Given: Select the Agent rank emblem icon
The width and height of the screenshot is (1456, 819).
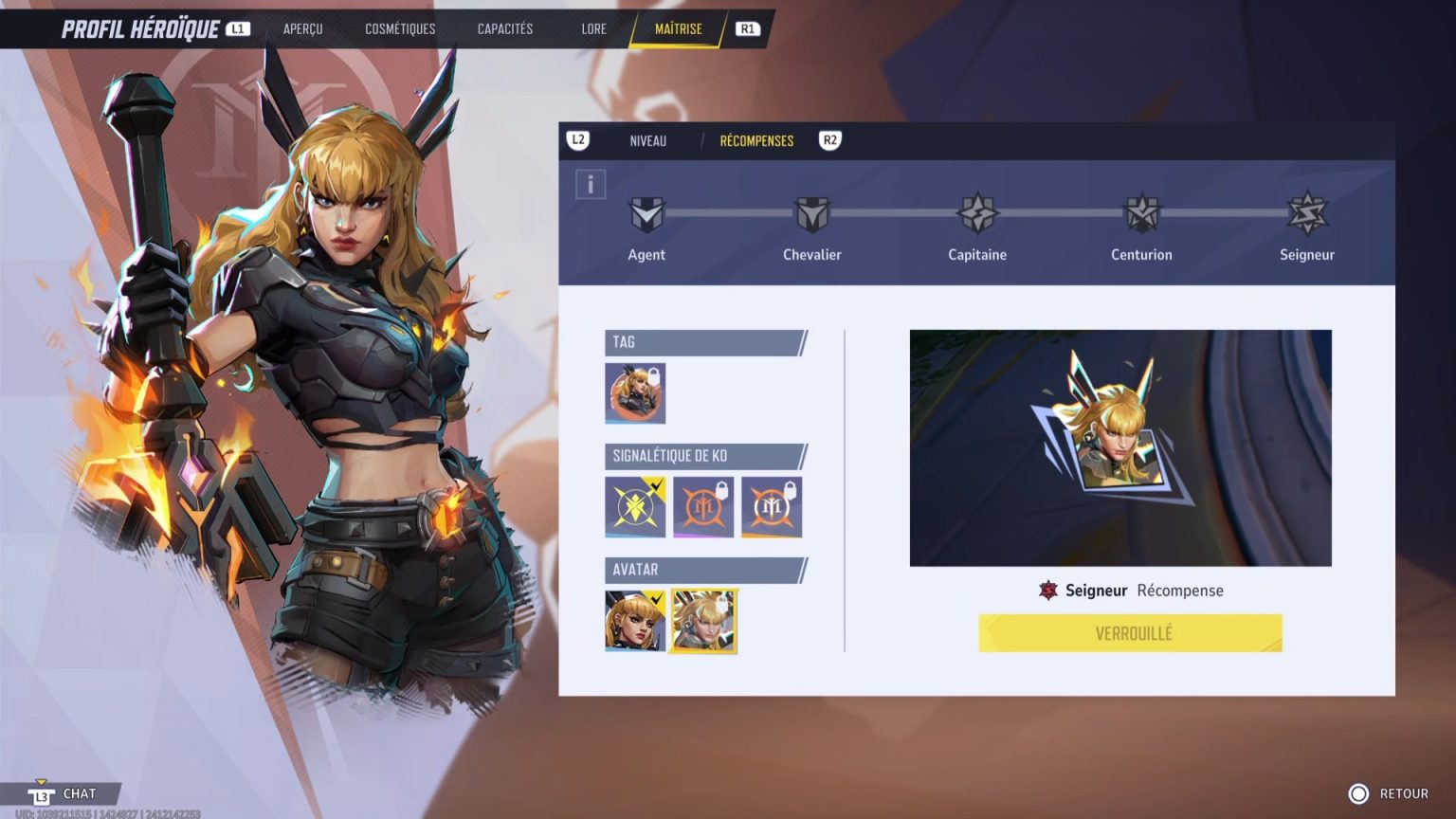Looking at the screenshot, I should 647,213.
